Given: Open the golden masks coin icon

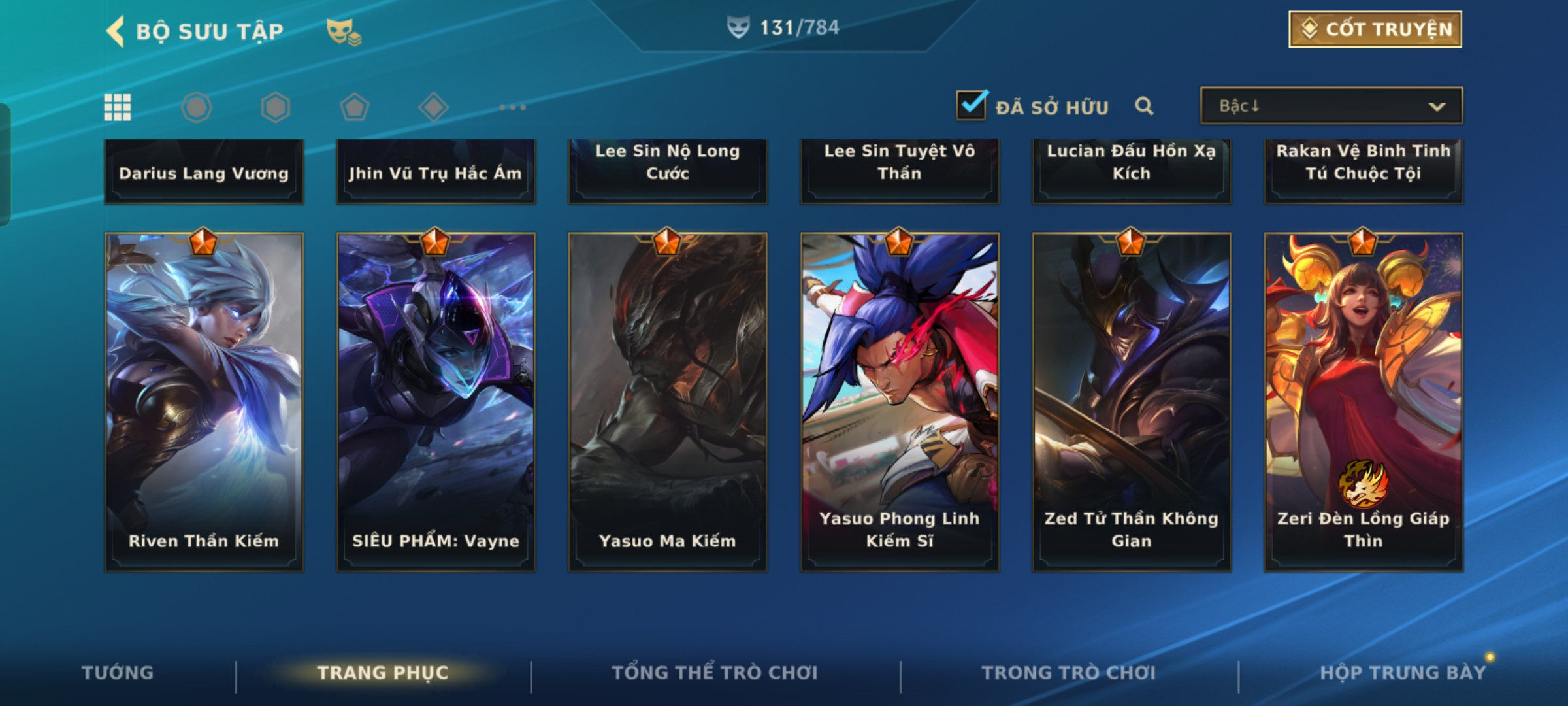Looking at the screenshot, I should (344, 31).
